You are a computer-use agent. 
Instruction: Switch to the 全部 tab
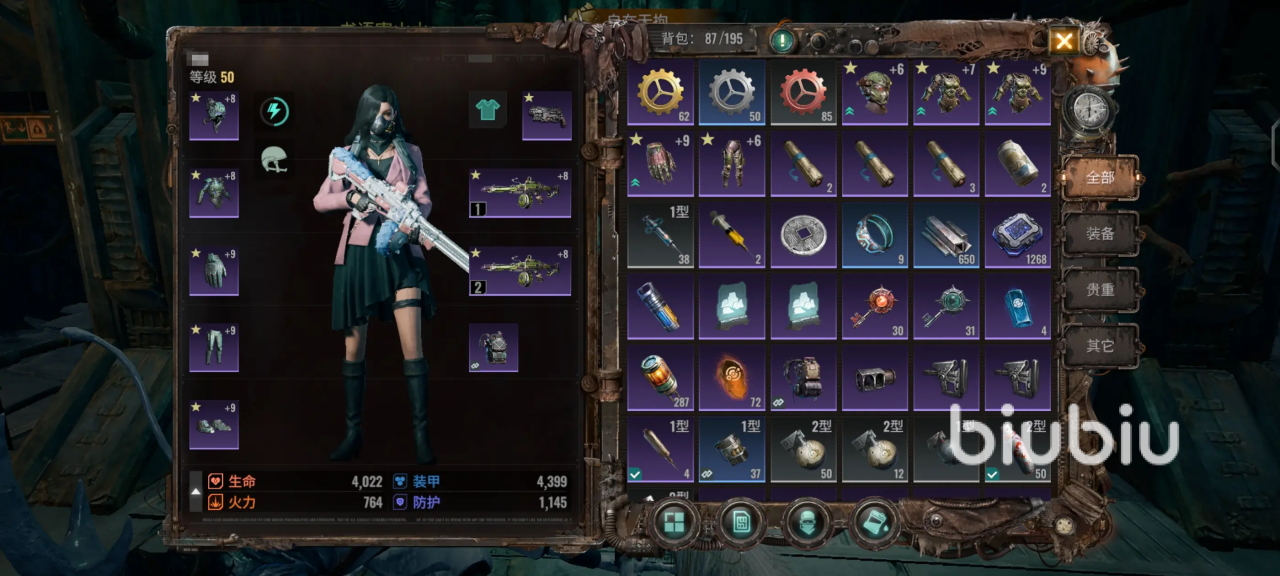click(x=1100, y=178)
